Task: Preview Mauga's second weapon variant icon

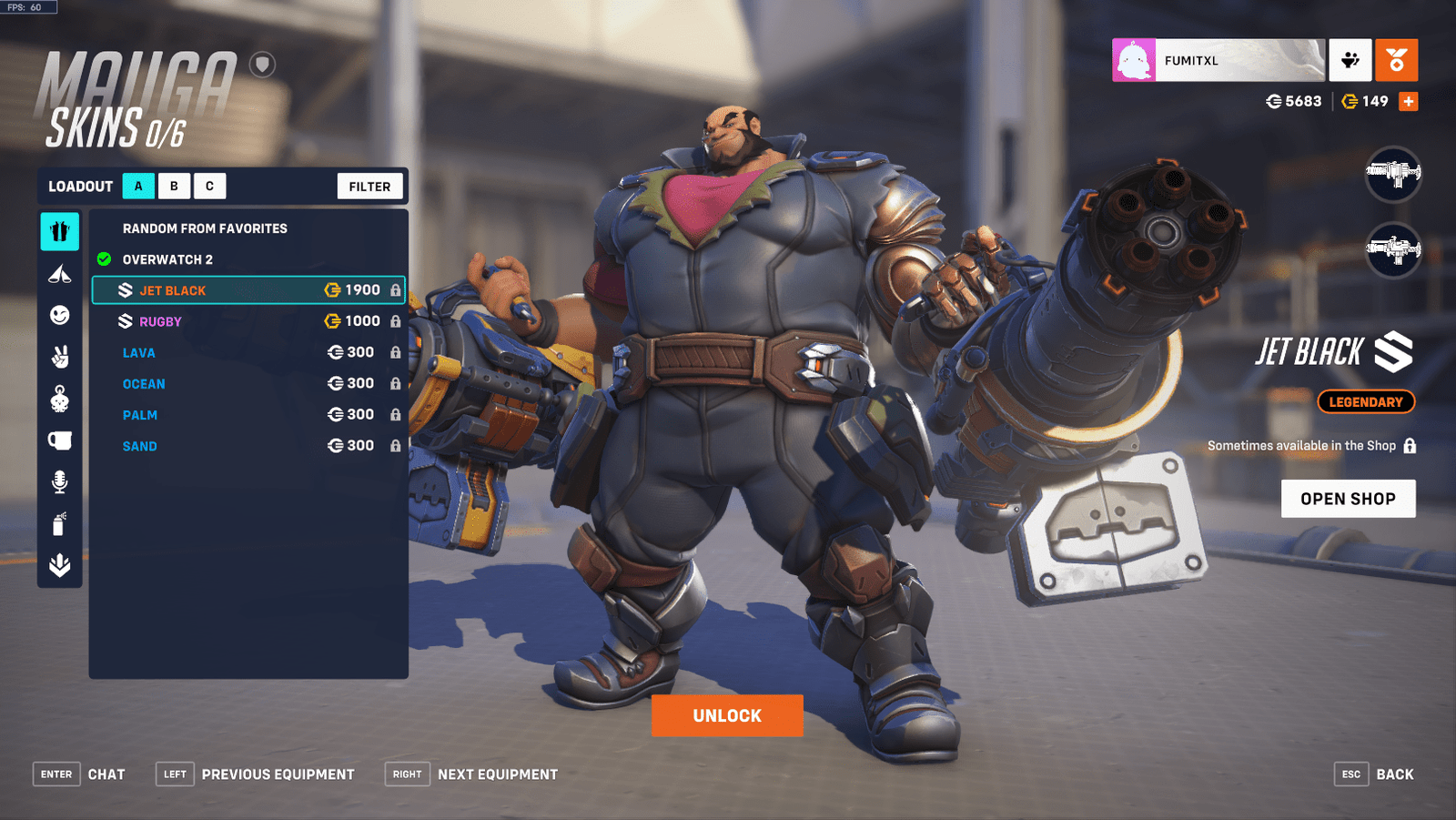Action: [1393, 248]
